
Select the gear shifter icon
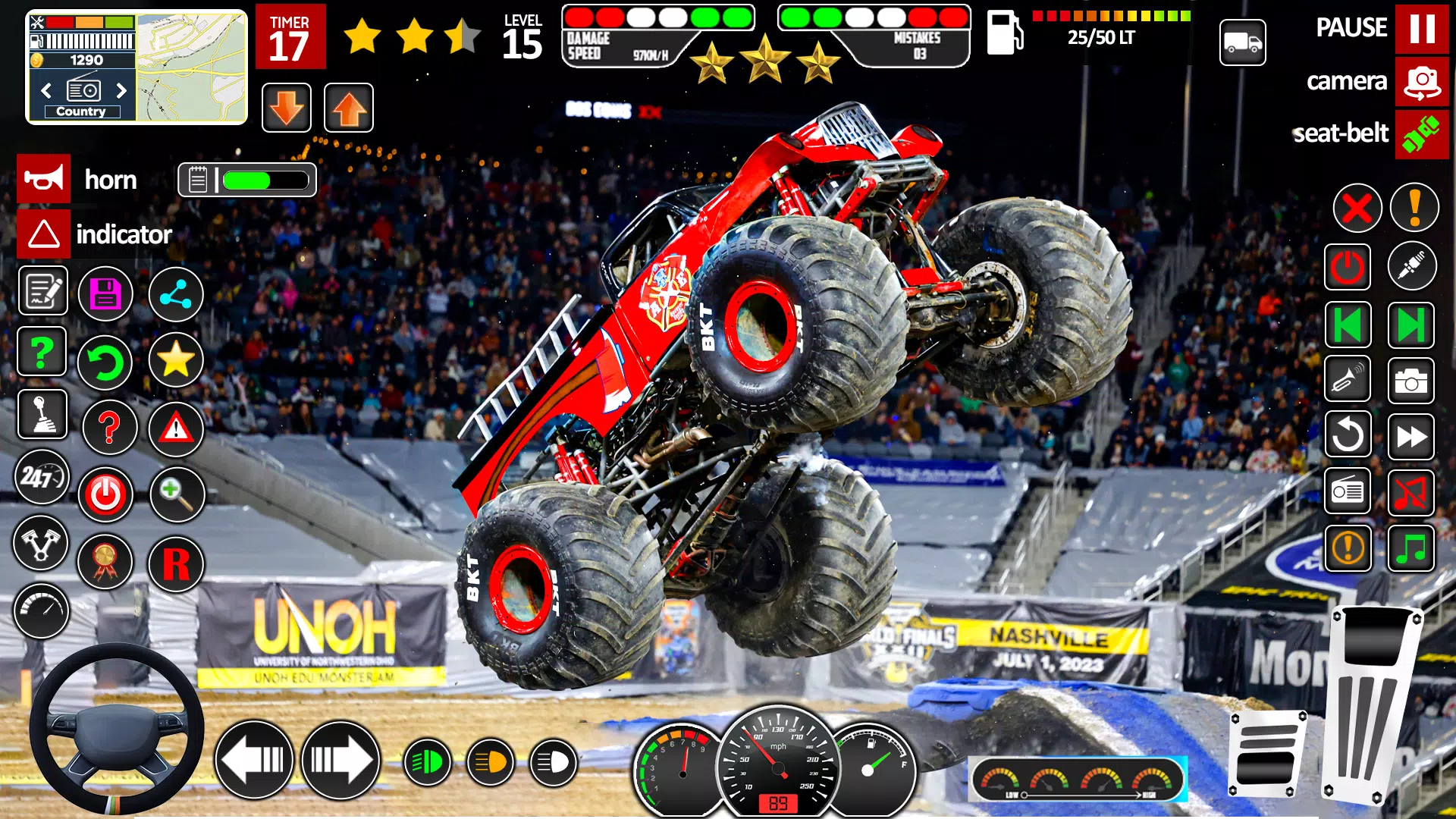[x=42, y=414]
